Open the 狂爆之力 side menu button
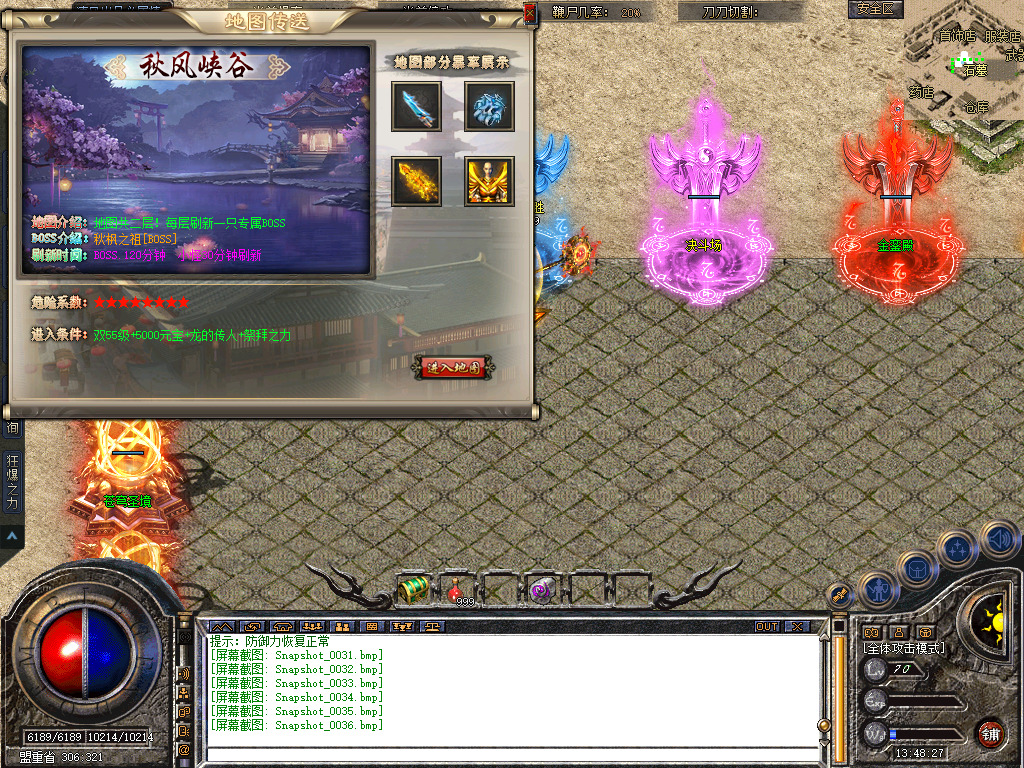The image size is (1024, 768). click(x=12, y=484)
